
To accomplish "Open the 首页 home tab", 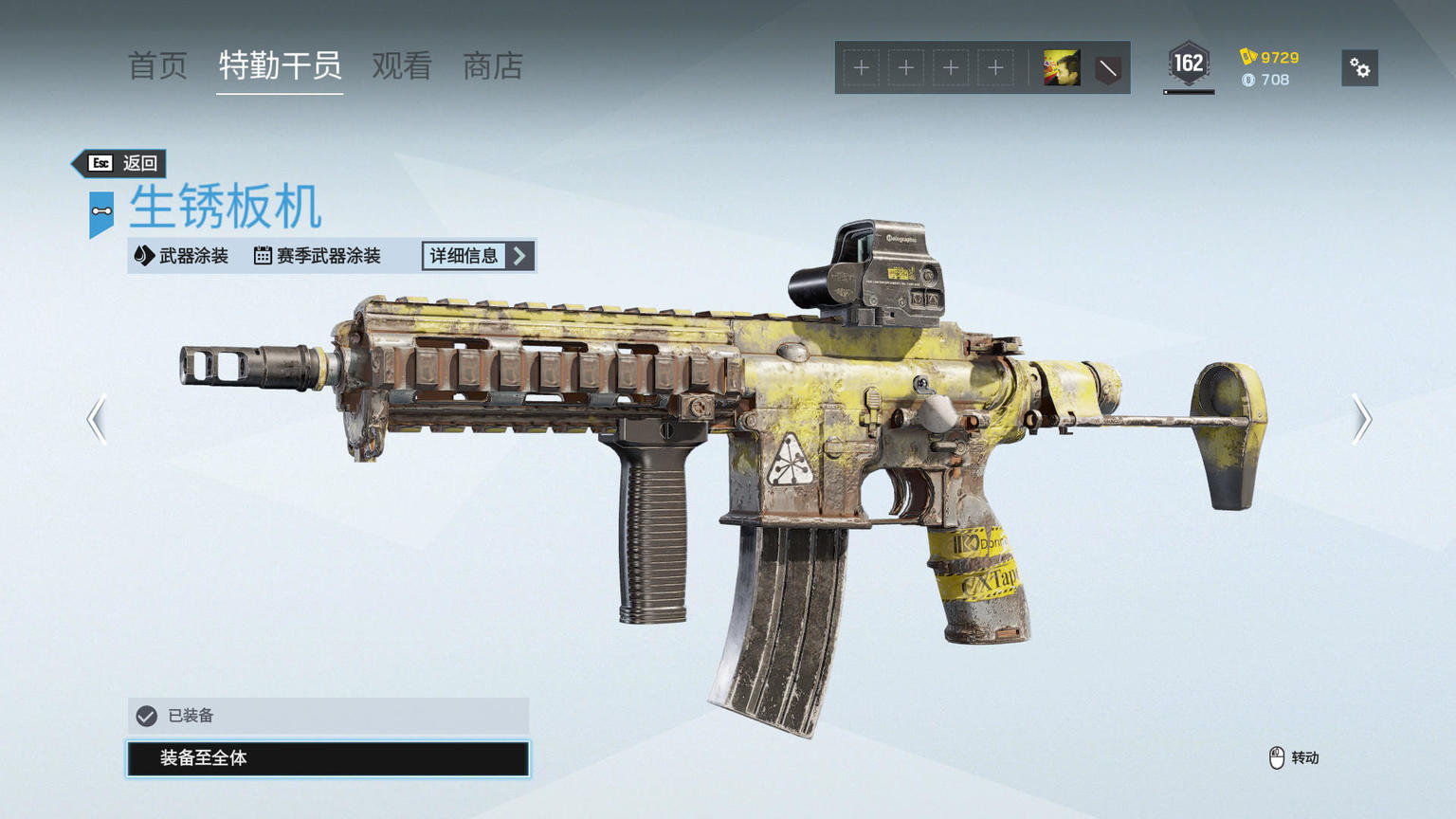I will 157,66.
